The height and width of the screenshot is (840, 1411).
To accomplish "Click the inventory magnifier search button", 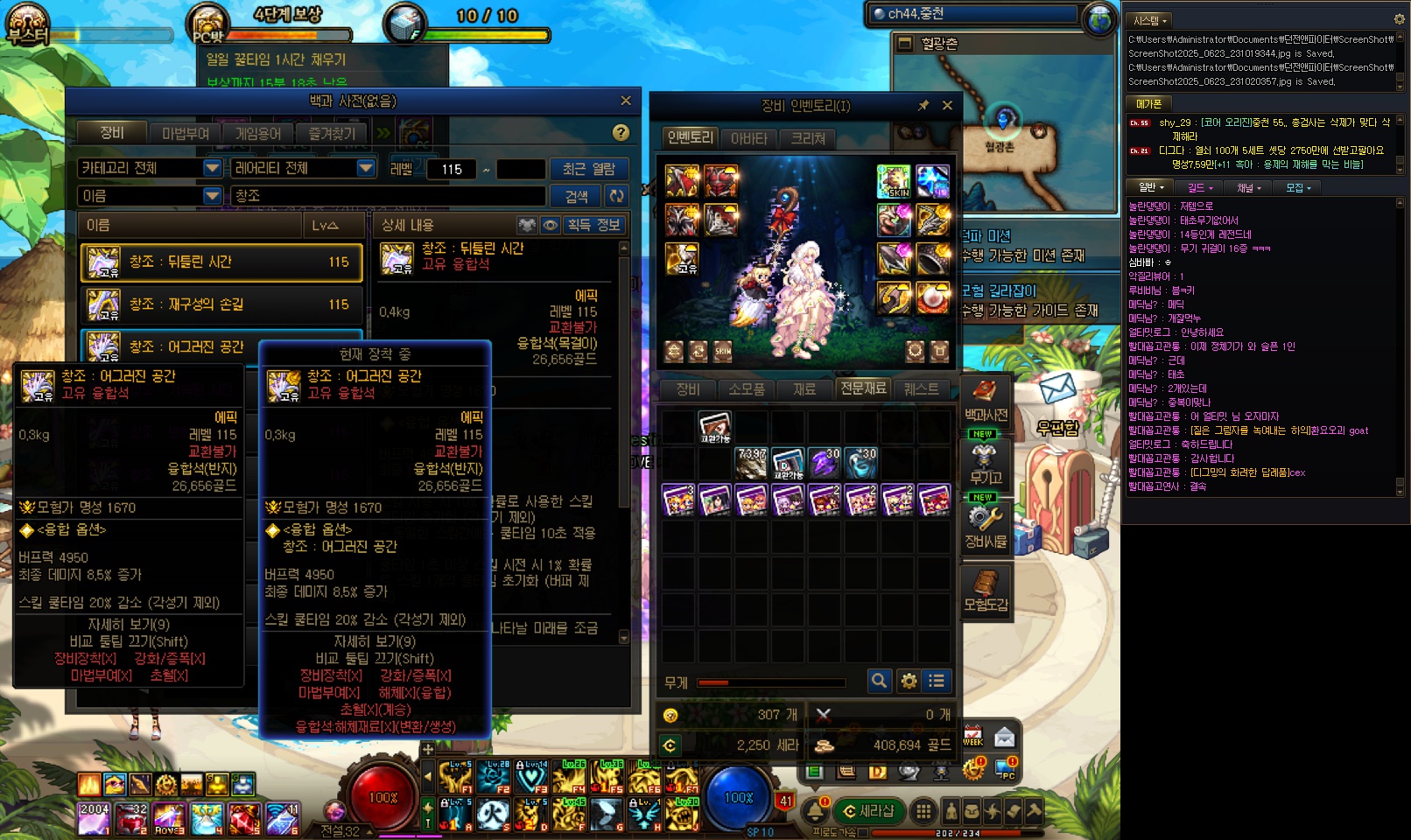I will pyautogui.click(x=879, y=680).
